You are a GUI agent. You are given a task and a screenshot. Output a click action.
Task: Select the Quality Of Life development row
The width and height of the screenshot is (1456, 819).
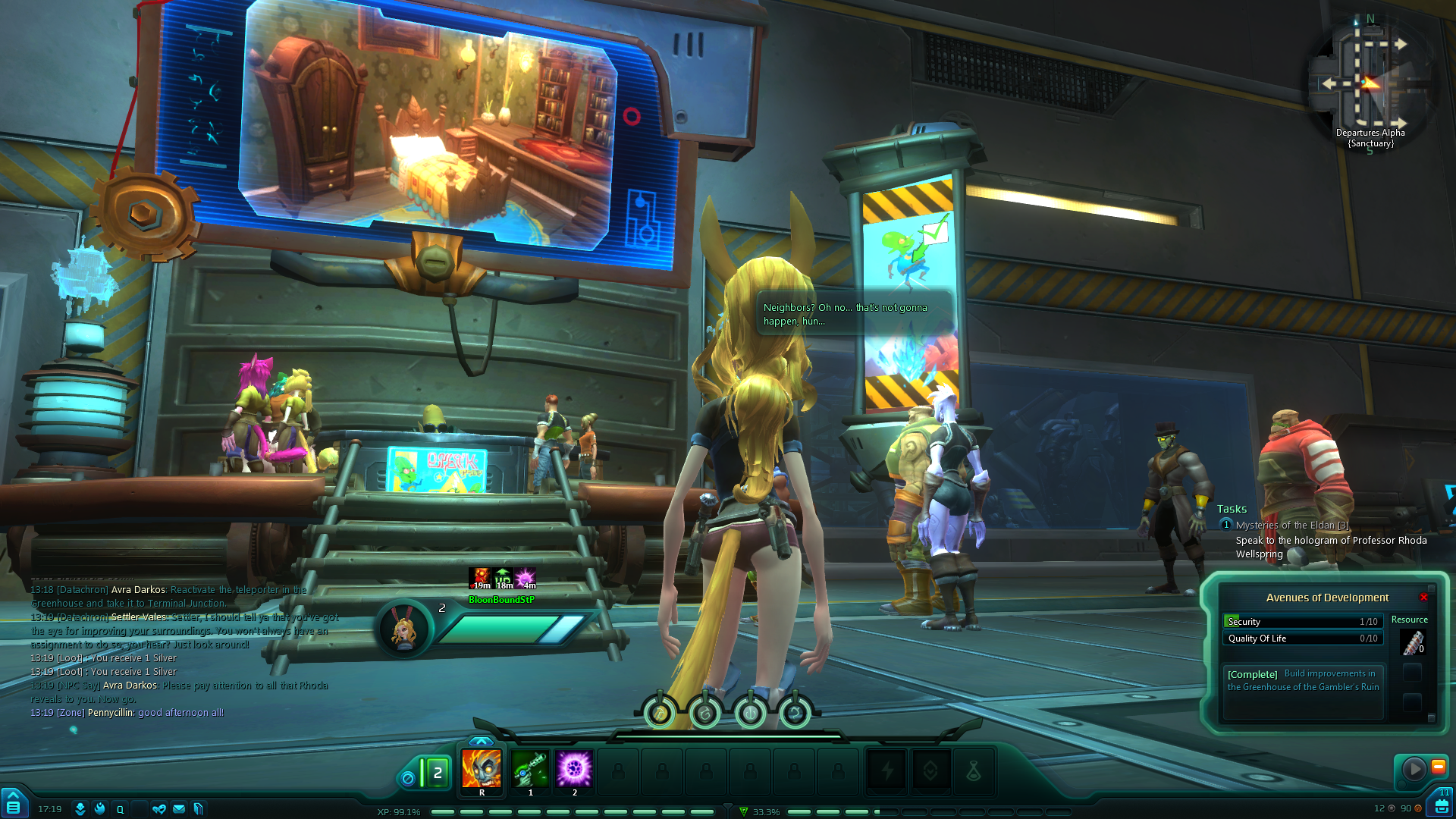coord(1302,639)
